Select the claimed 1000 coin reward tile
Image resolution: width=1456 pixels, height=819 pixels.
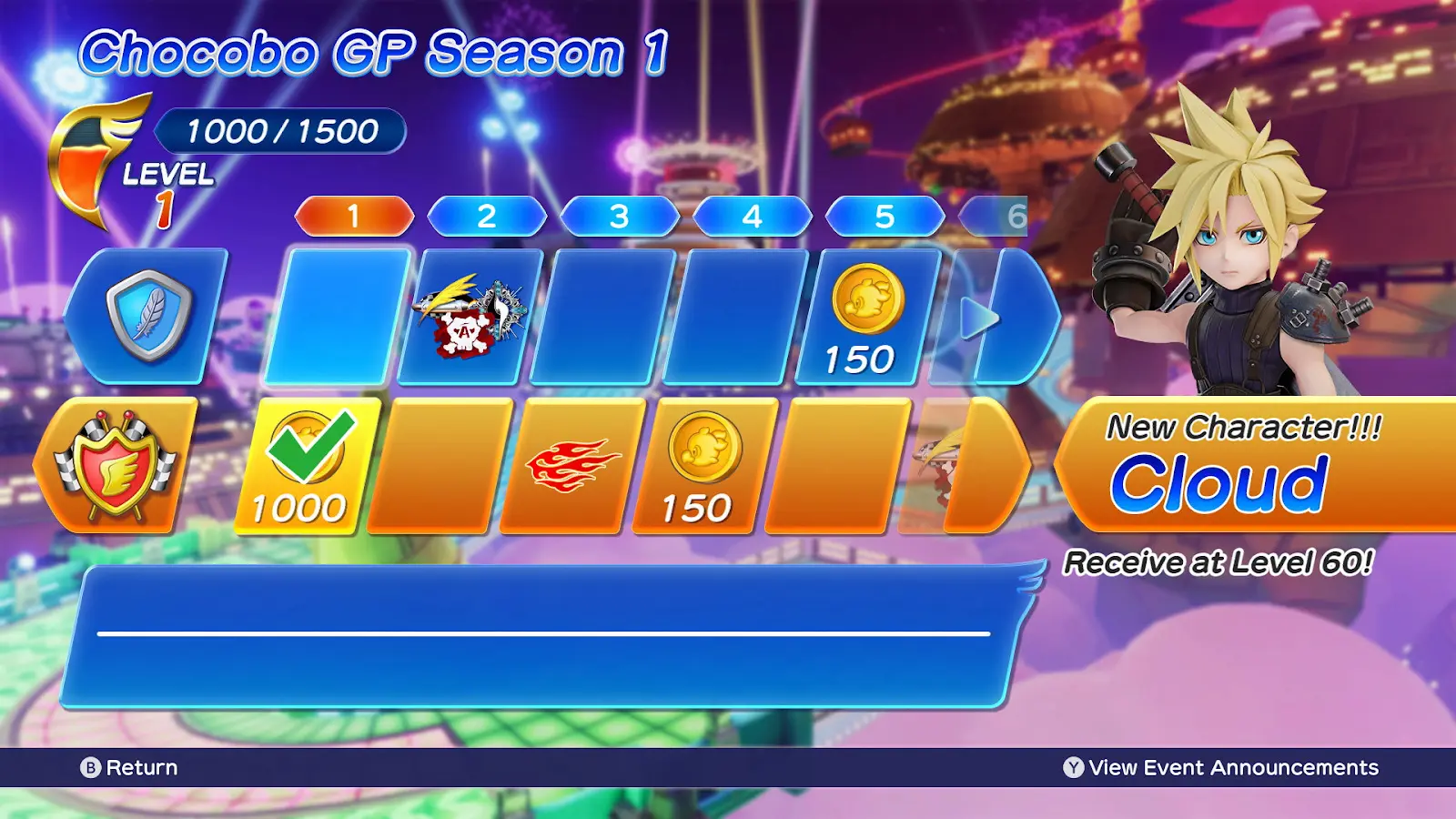click(306, 466)
